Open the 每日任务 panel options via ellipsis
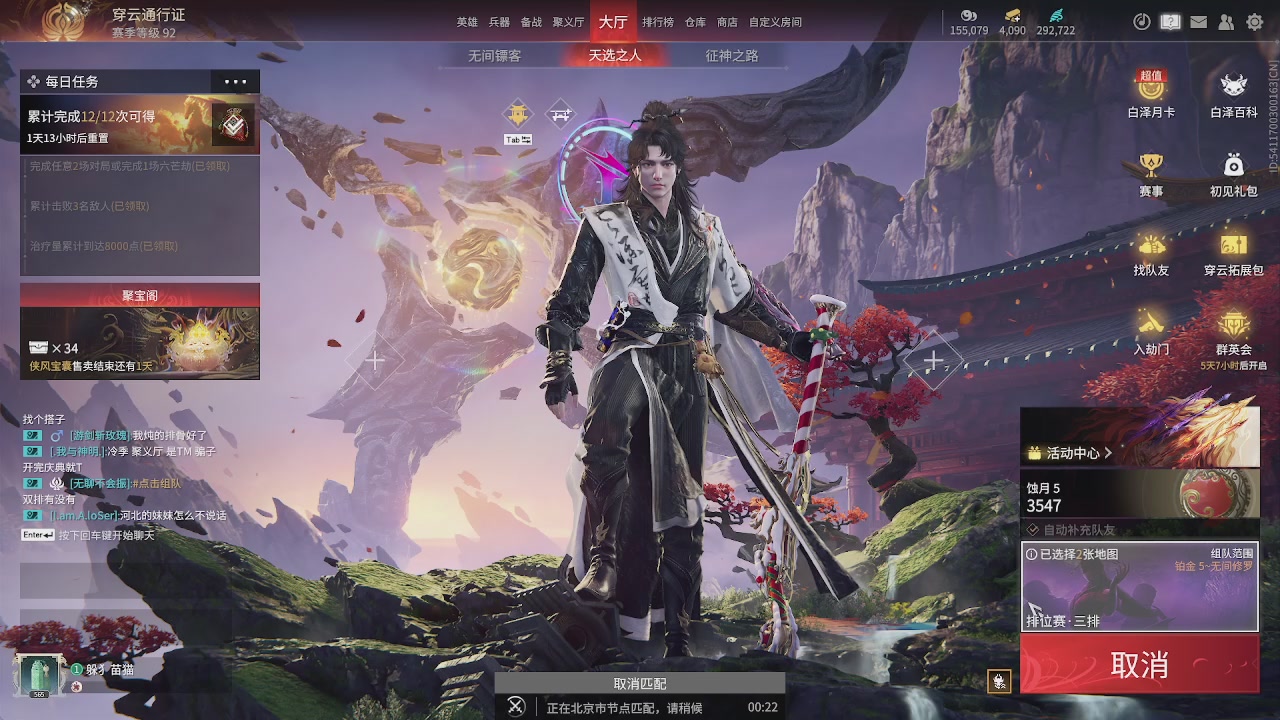This screenshot has width=1280, height=720. (234, 81)
